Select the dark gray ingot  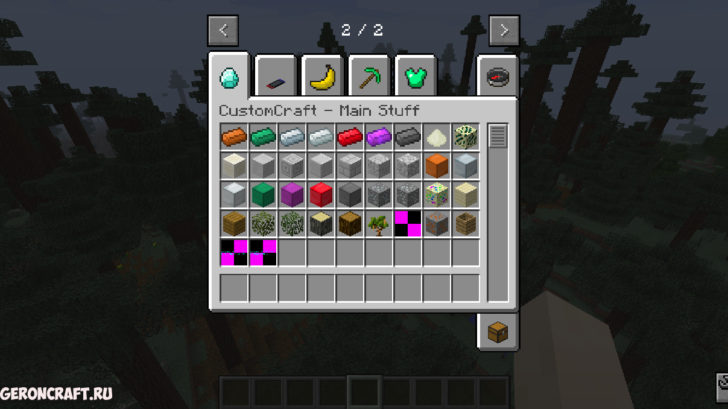pos(408,137)
